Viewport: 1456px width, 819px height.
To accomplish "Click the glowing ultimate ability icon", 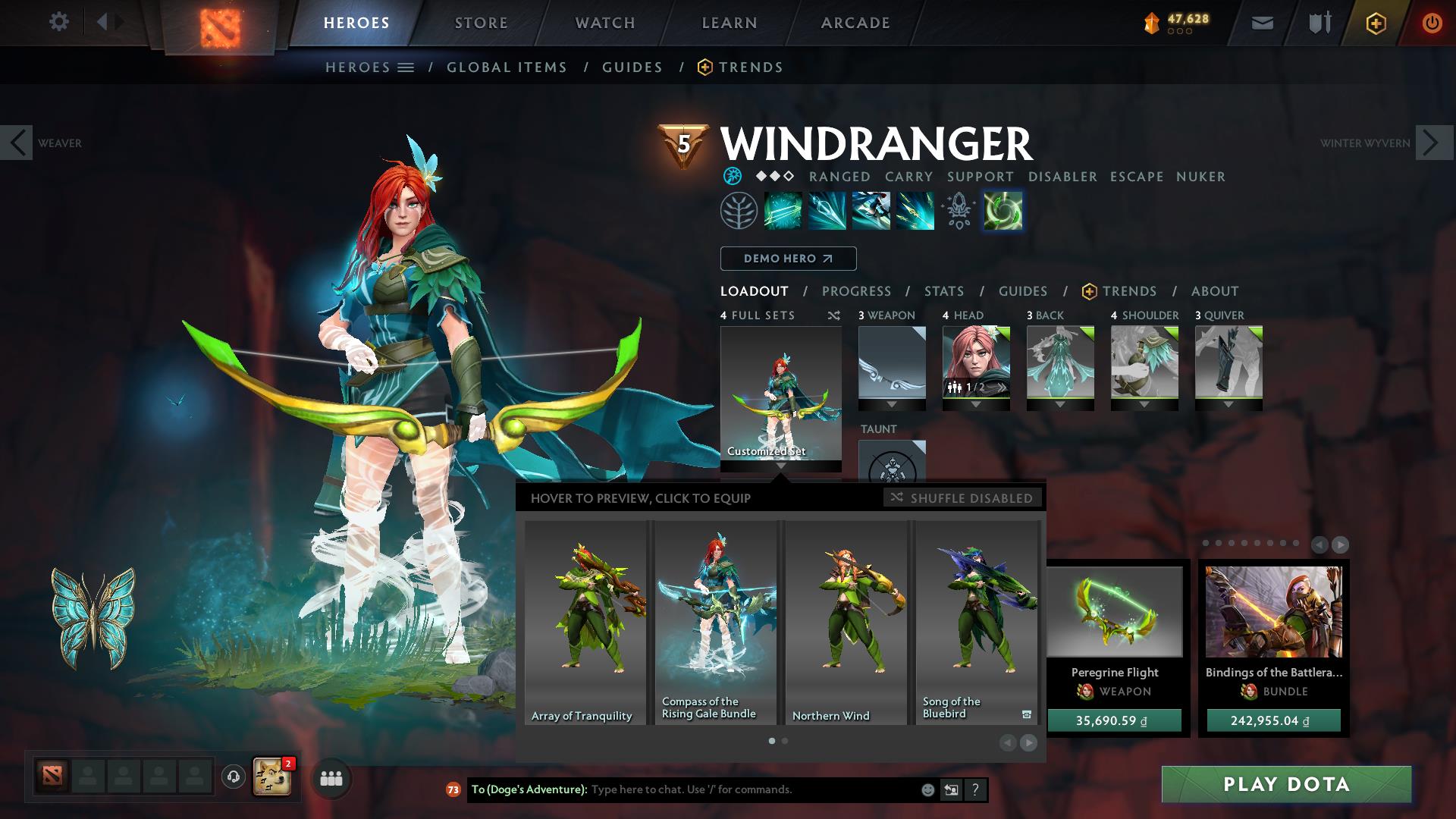I will pos(1003,212).
